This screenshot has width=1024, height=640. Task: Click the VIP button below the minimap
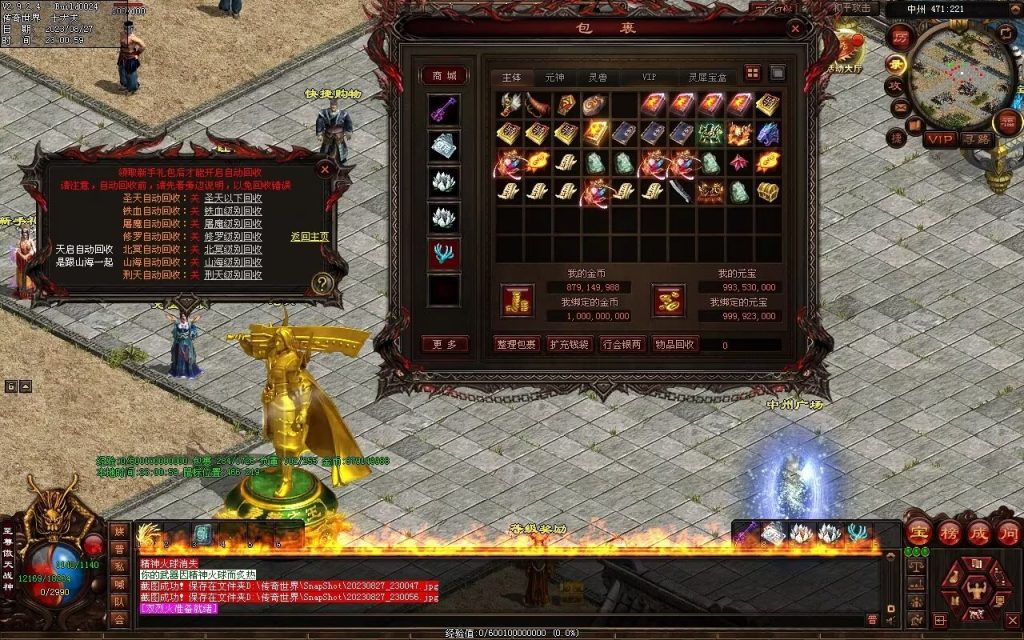point(939,139)
